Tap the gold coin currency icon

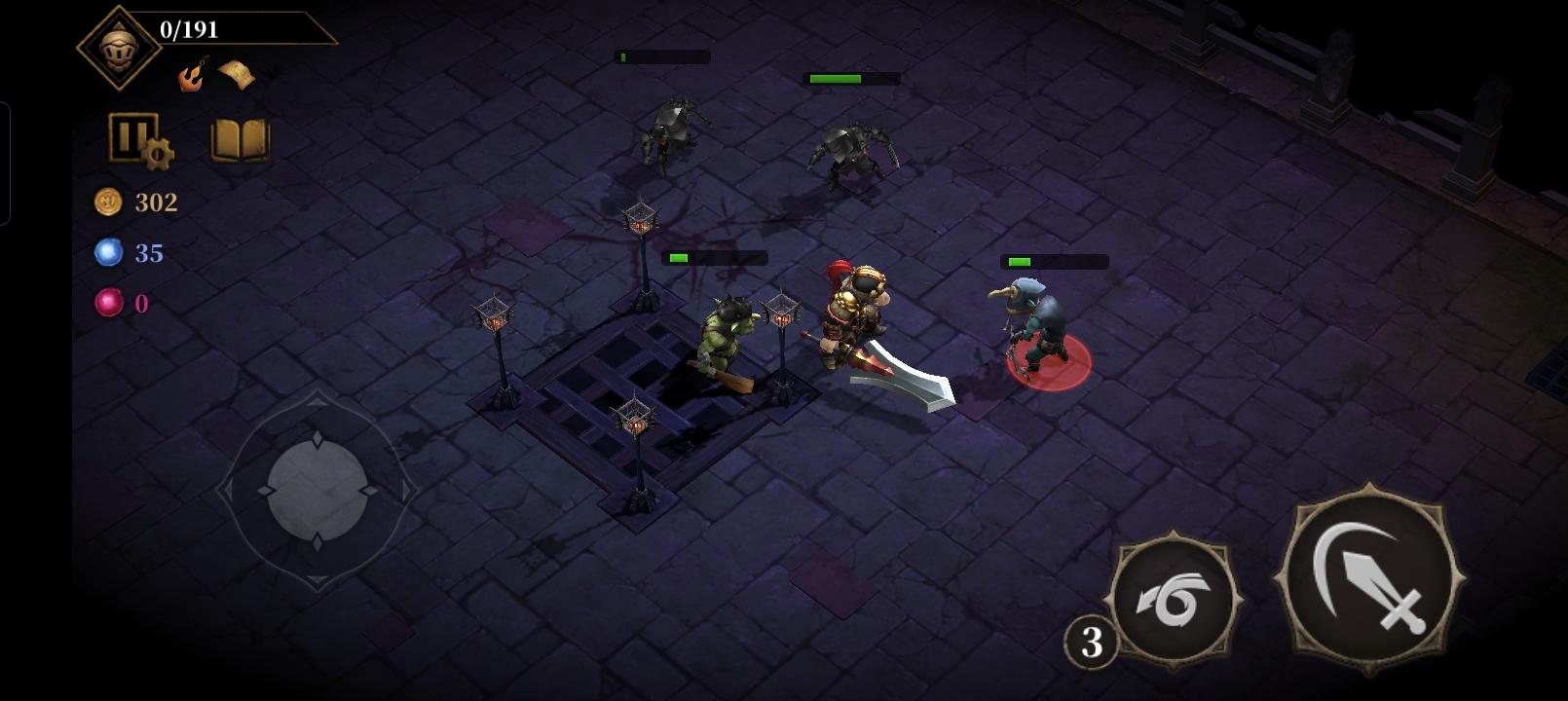pos(109,203)
